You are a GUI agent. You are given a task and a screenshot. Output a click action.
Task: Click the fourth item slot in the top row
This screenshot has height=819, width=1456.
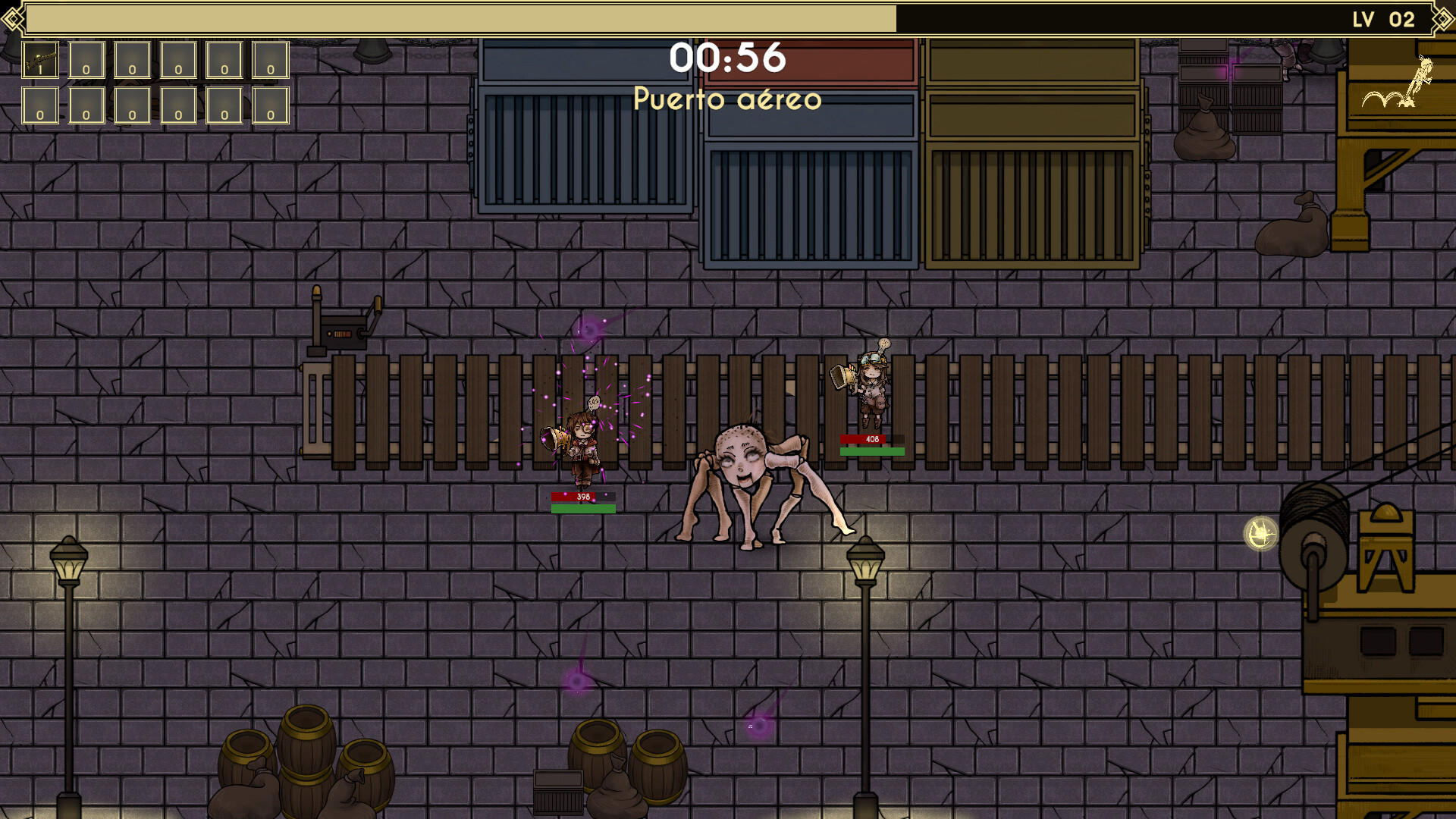(x=176, y=61)
